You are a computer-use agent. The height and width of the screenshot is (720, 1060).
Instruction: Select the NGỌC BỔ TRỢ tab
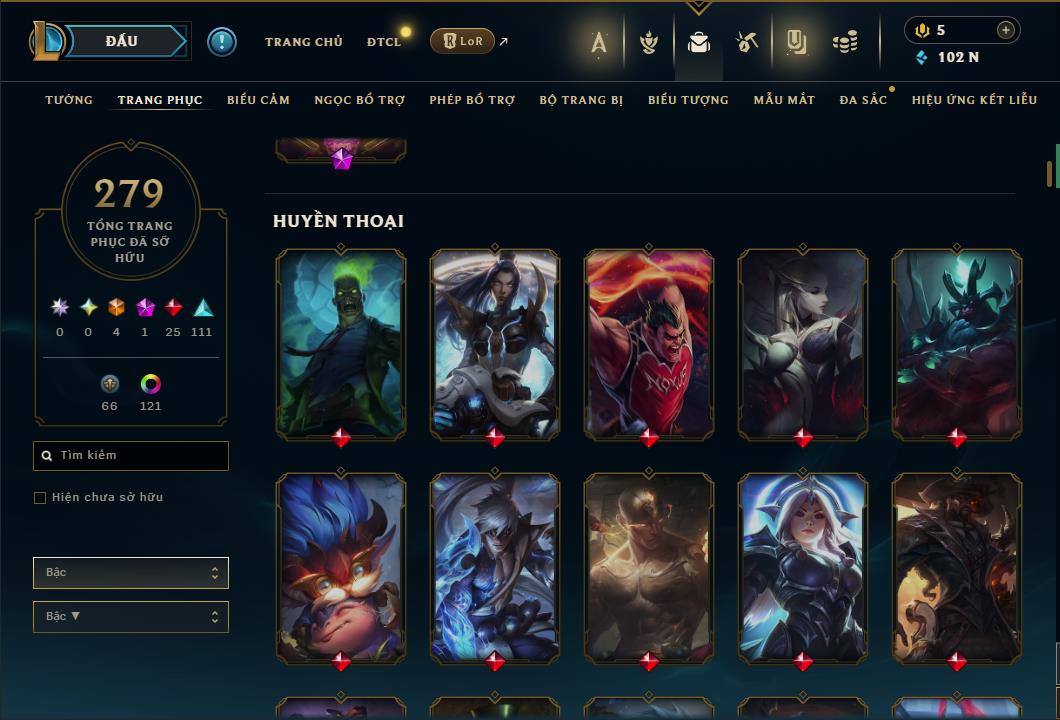[359, 100]
